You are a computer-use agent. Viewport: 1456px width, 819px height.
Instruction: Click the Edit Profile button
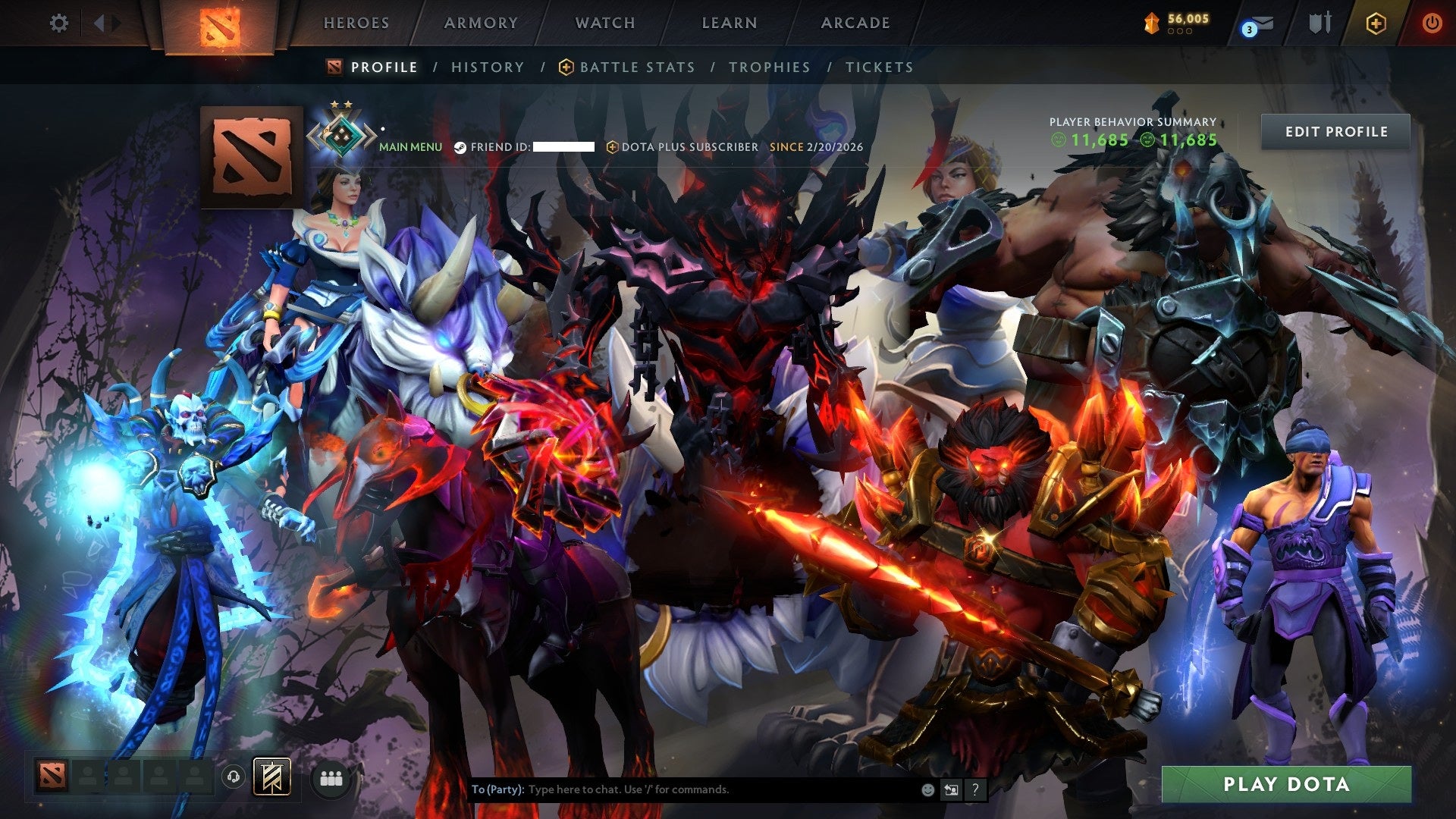(x=1336, y=131)
